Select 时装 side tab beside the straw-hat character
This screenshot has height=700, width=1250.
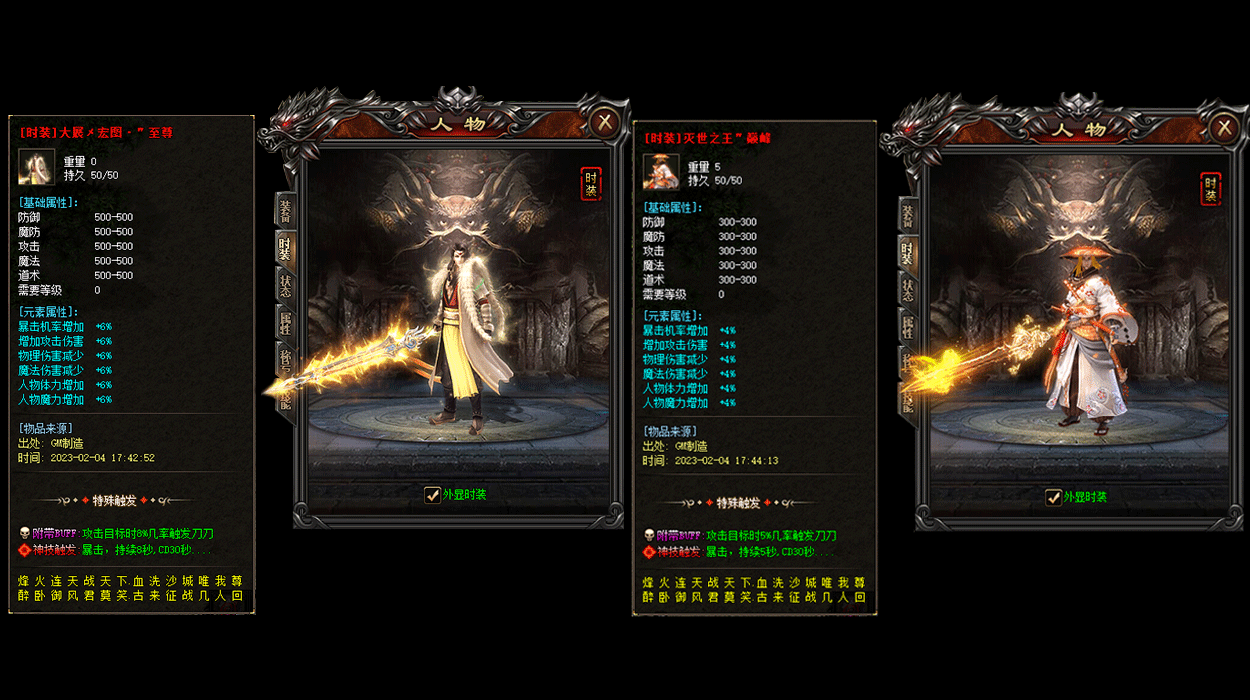907,252
